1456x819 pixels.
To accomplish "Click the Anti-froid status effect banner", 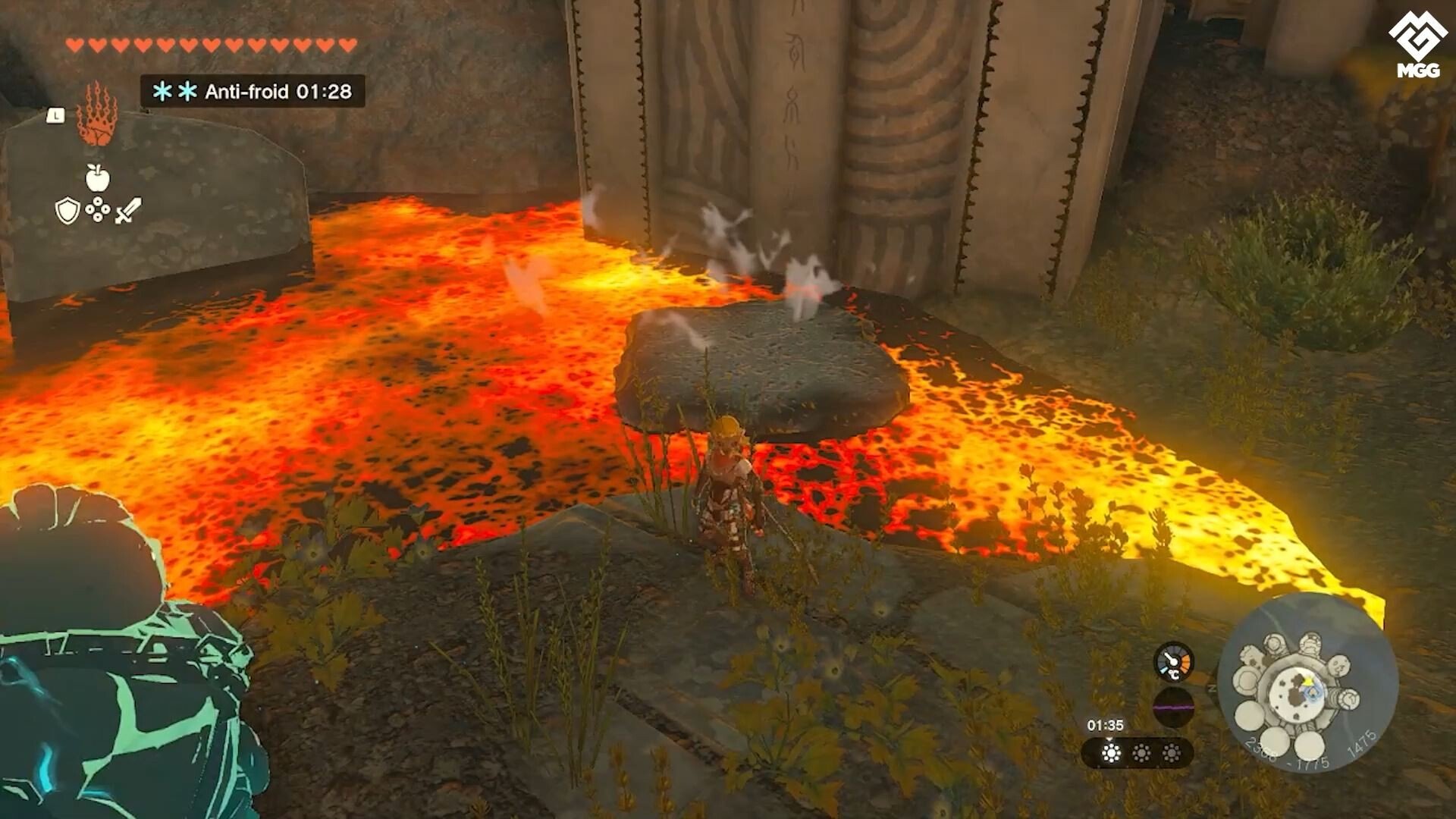I will 253,92.
